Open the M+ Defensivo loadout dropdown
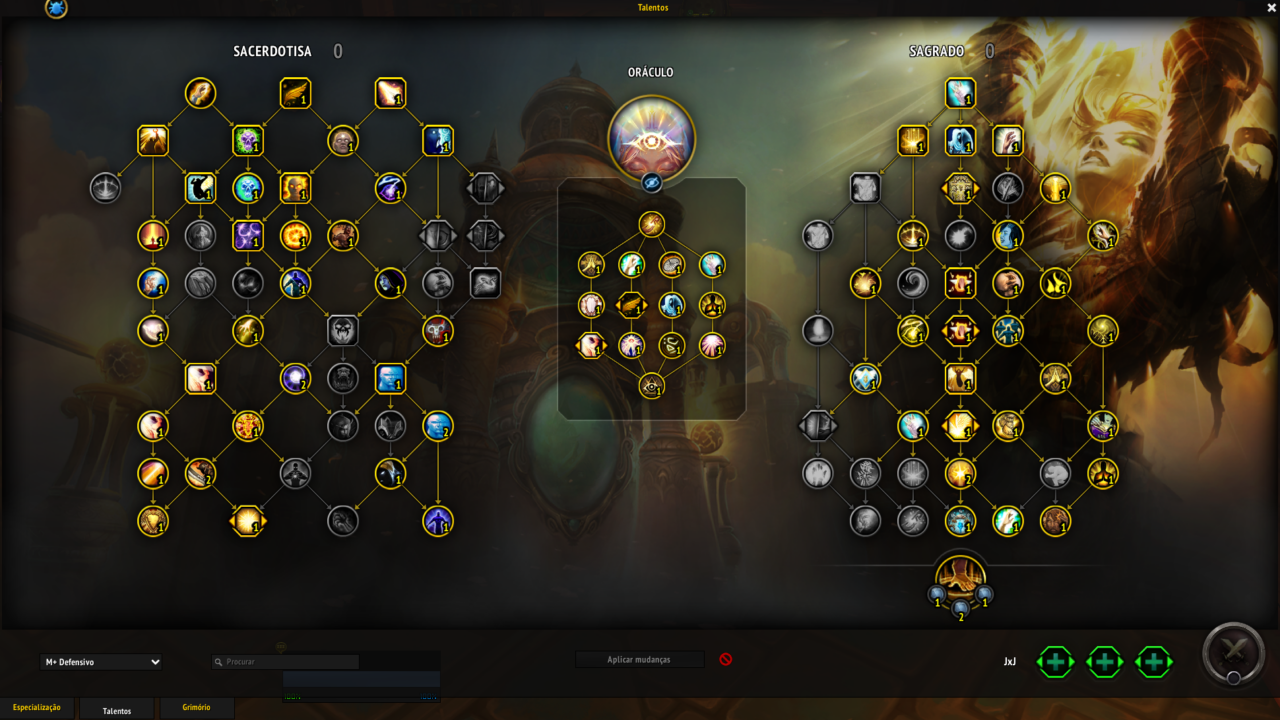Screen dimensions: 1280x720 (101, 662)
